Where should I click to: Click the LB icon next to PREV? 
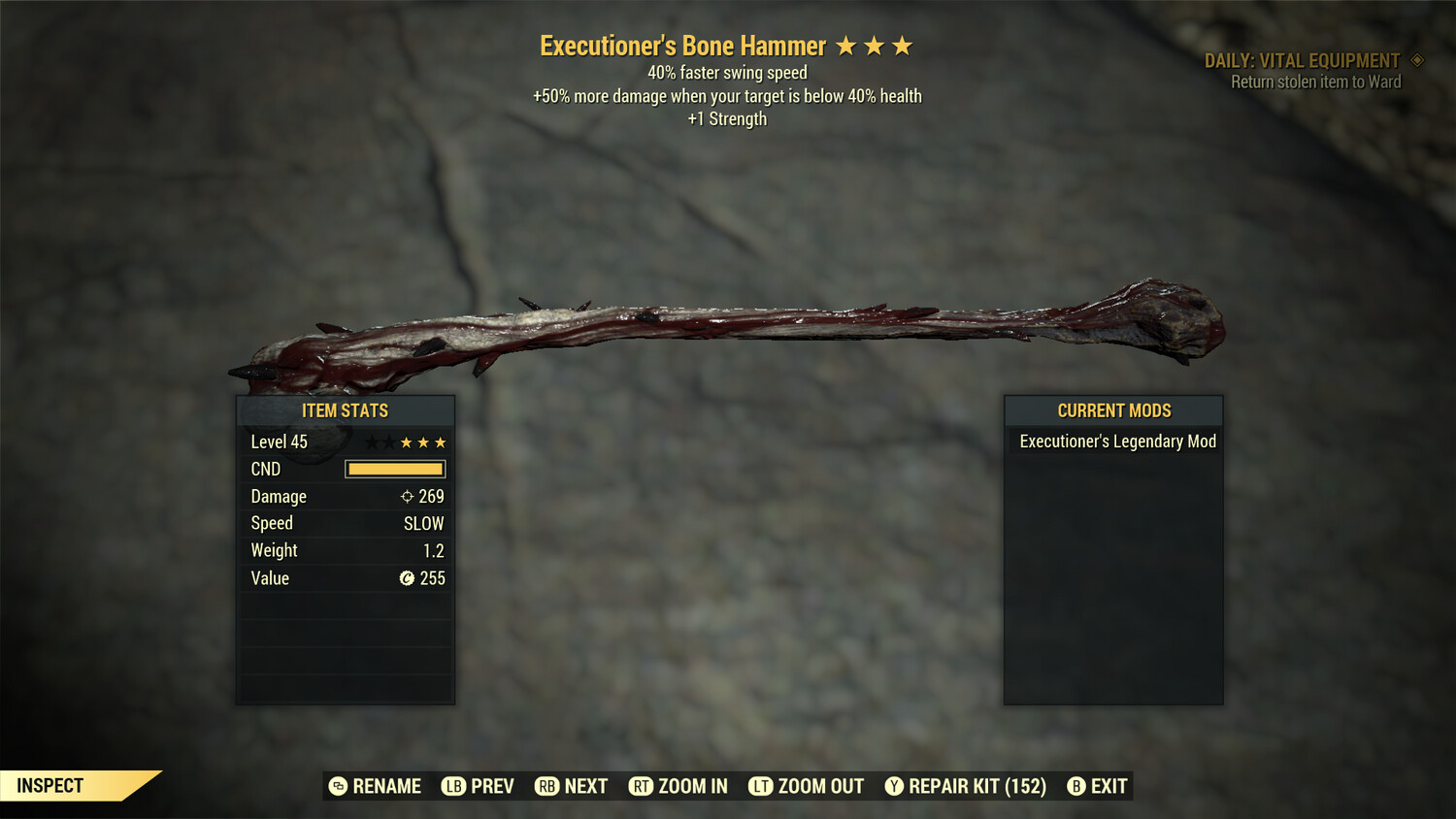(x=452, y=786)
